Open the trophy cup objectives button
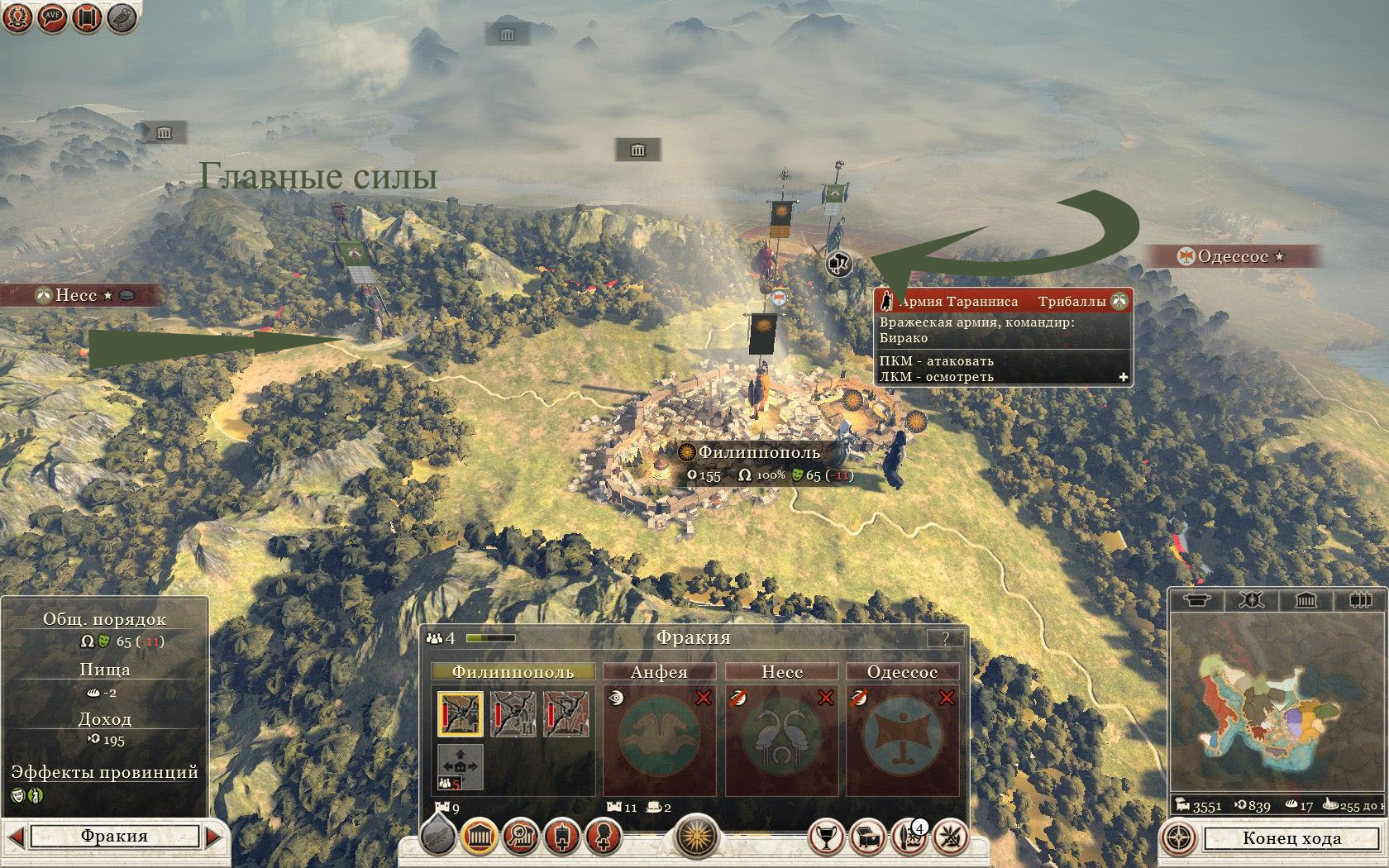Screen dimensions: 1389x868 click(x=825, y=837)
